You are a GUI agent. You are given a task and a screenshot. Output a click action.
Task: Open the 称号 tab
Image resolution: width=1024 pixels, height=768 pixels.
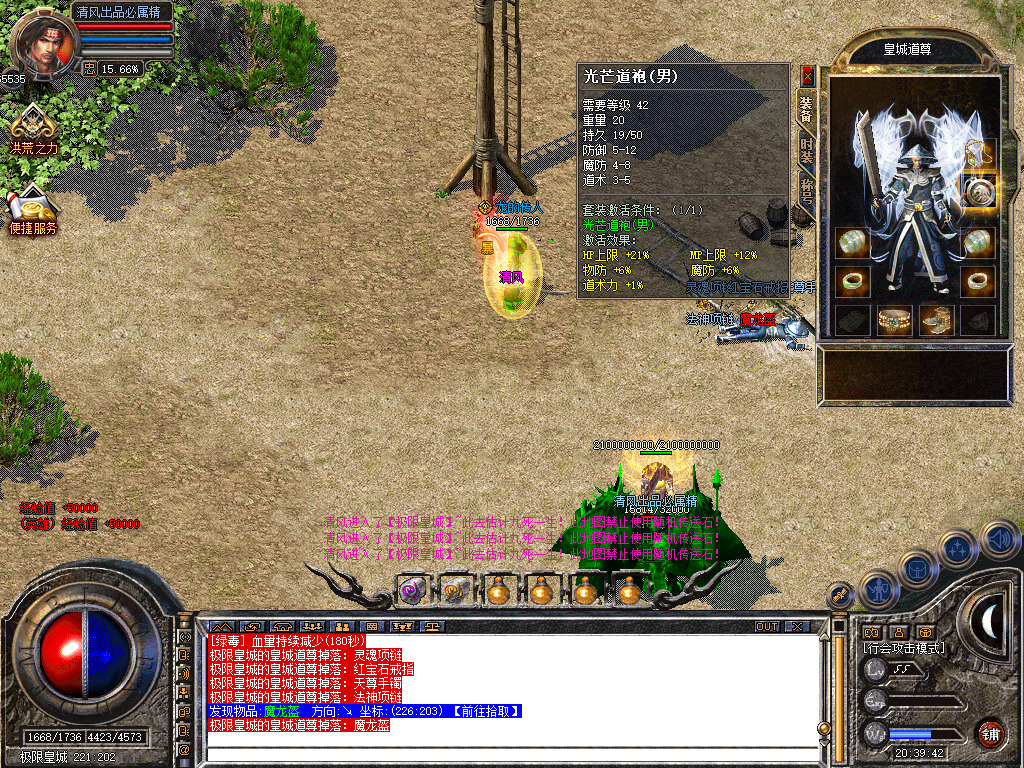coord(806,189)
